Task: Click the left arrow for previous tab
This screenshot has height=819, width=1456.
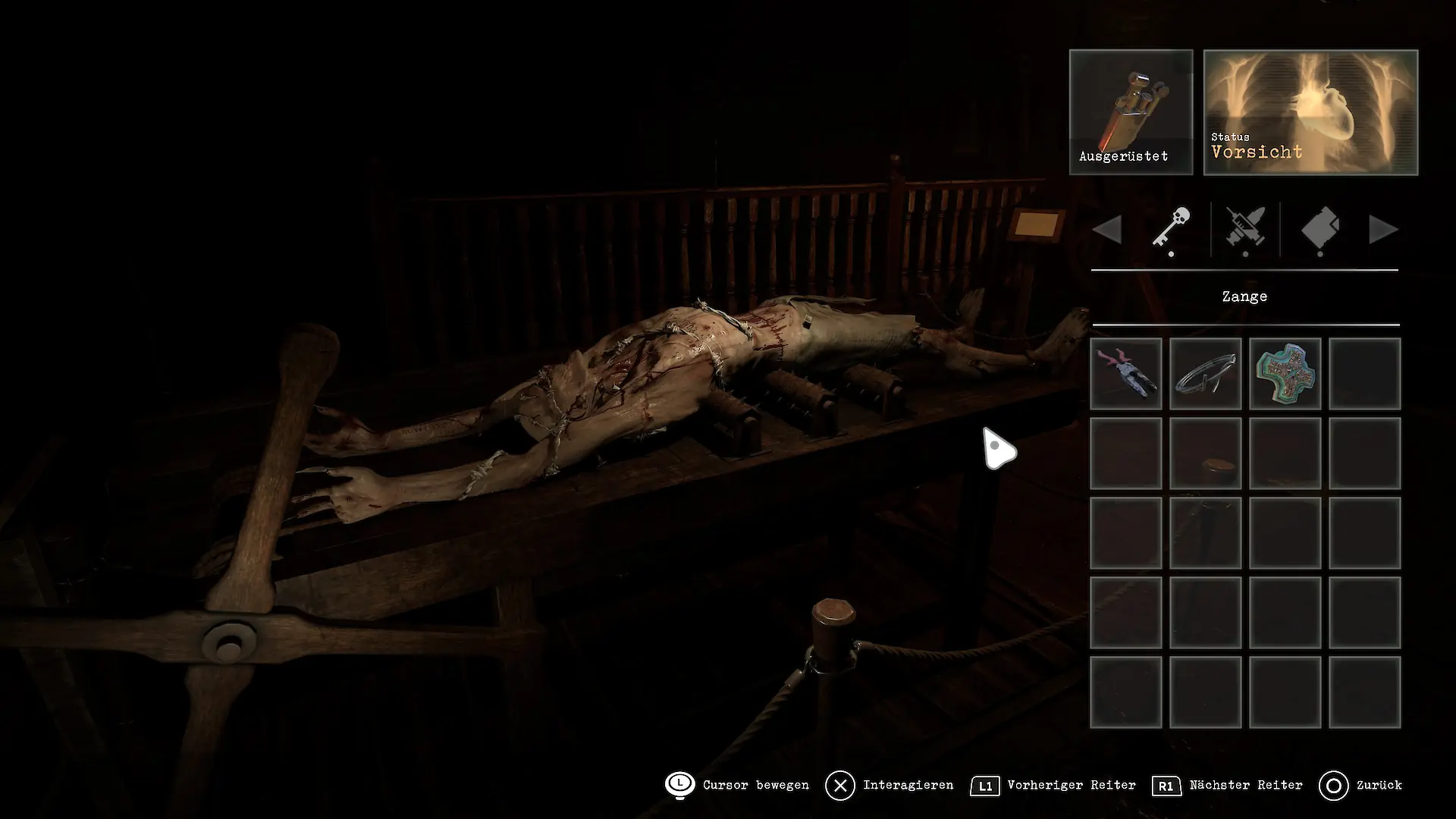Action: pyautogui.click(x=1108, y=230)
